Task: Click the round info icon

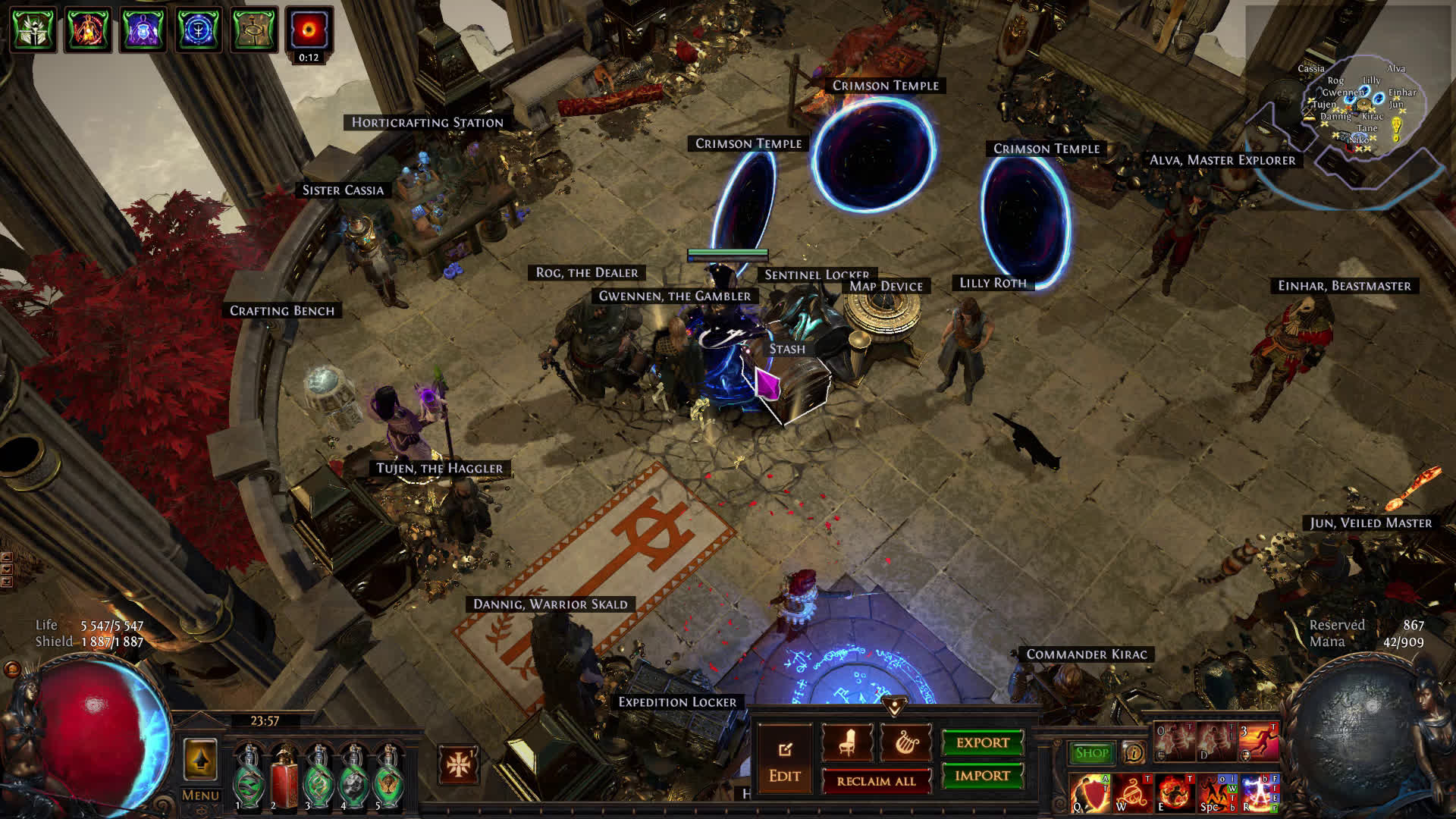Action: pos(1134,753)
